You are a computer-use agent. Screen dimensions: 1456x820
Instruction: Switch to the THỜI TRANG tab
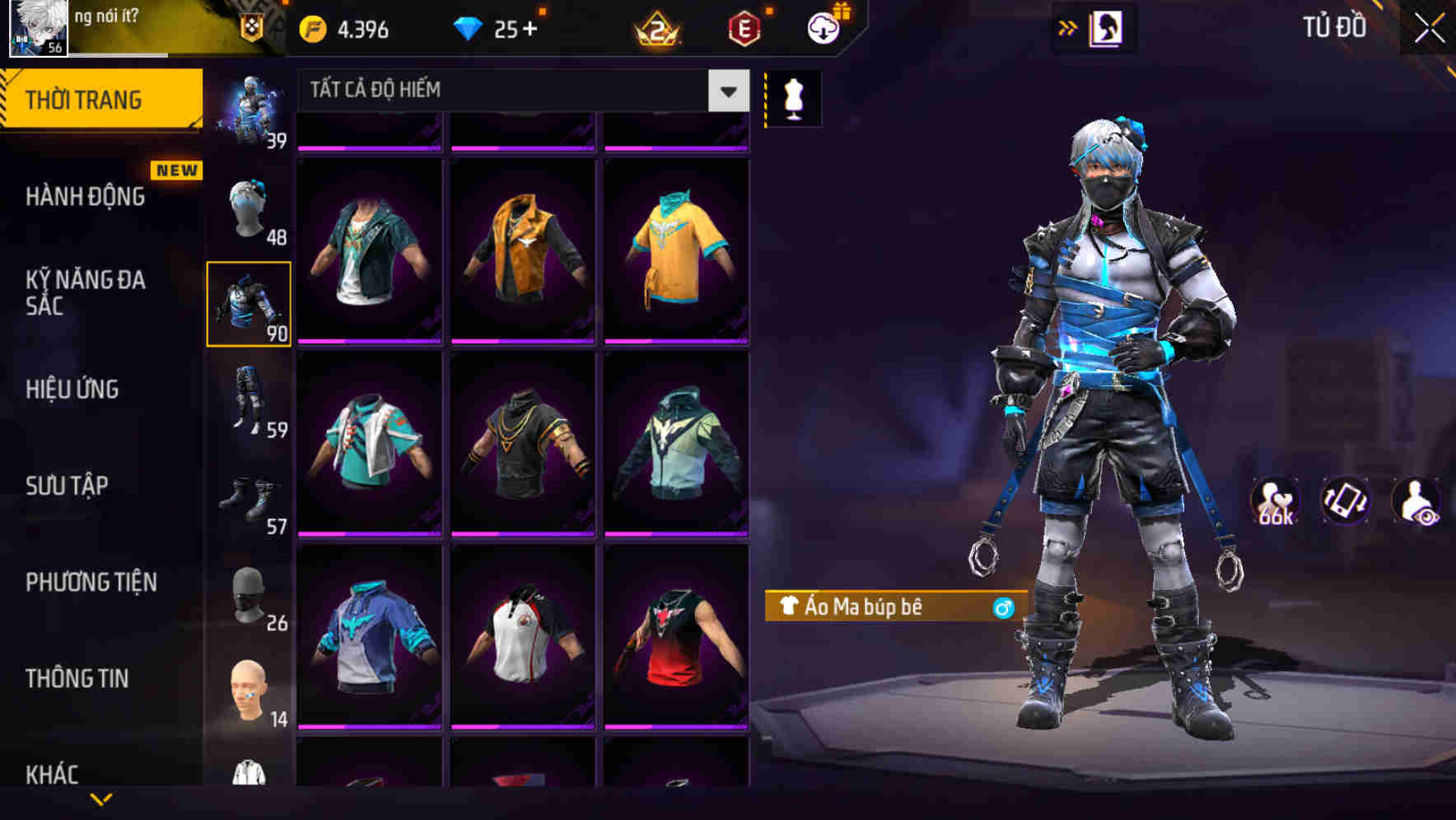[x=86, y=99]
